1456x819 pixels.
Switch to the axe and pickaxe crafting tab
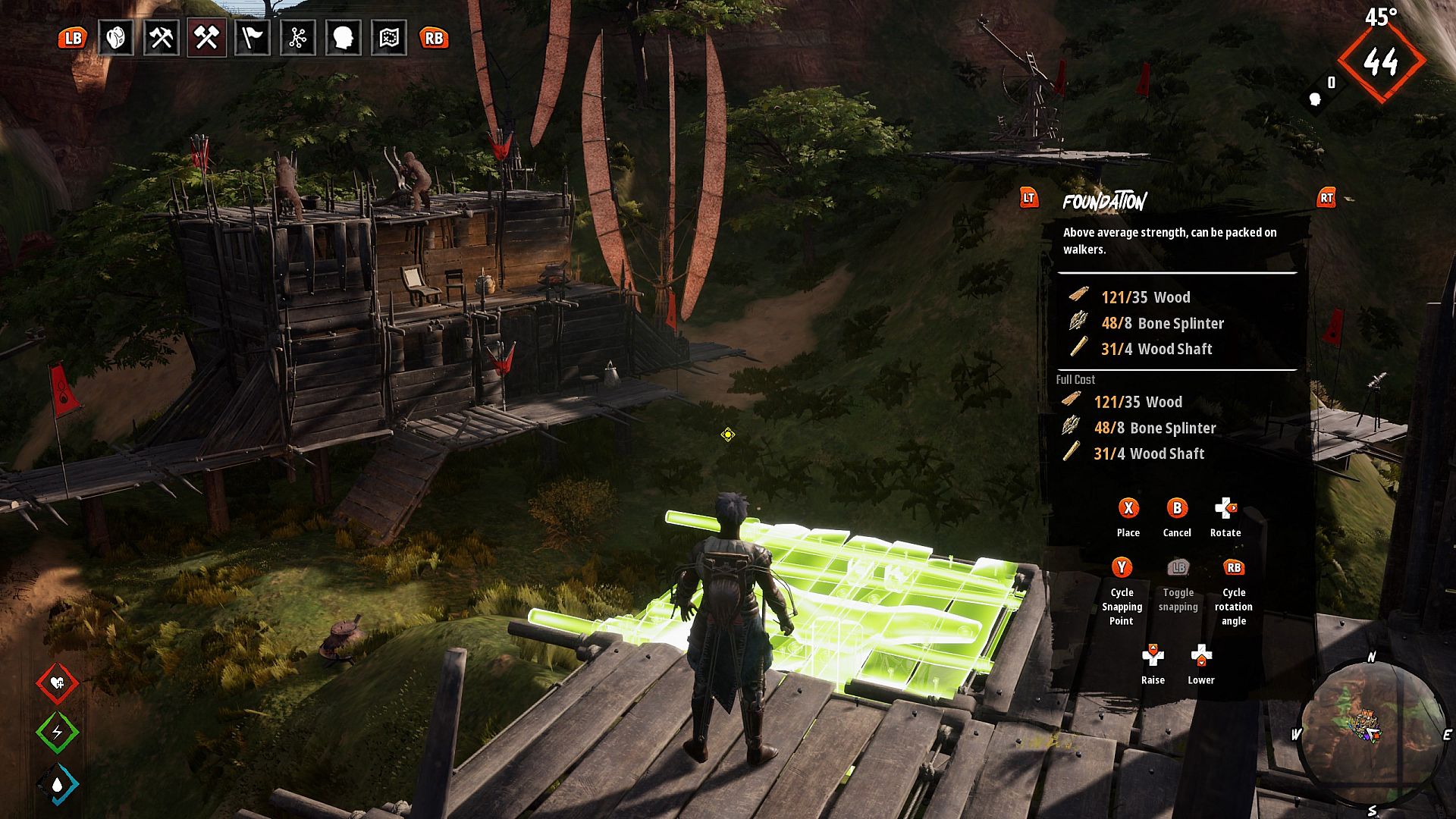[x=161, y=38]
